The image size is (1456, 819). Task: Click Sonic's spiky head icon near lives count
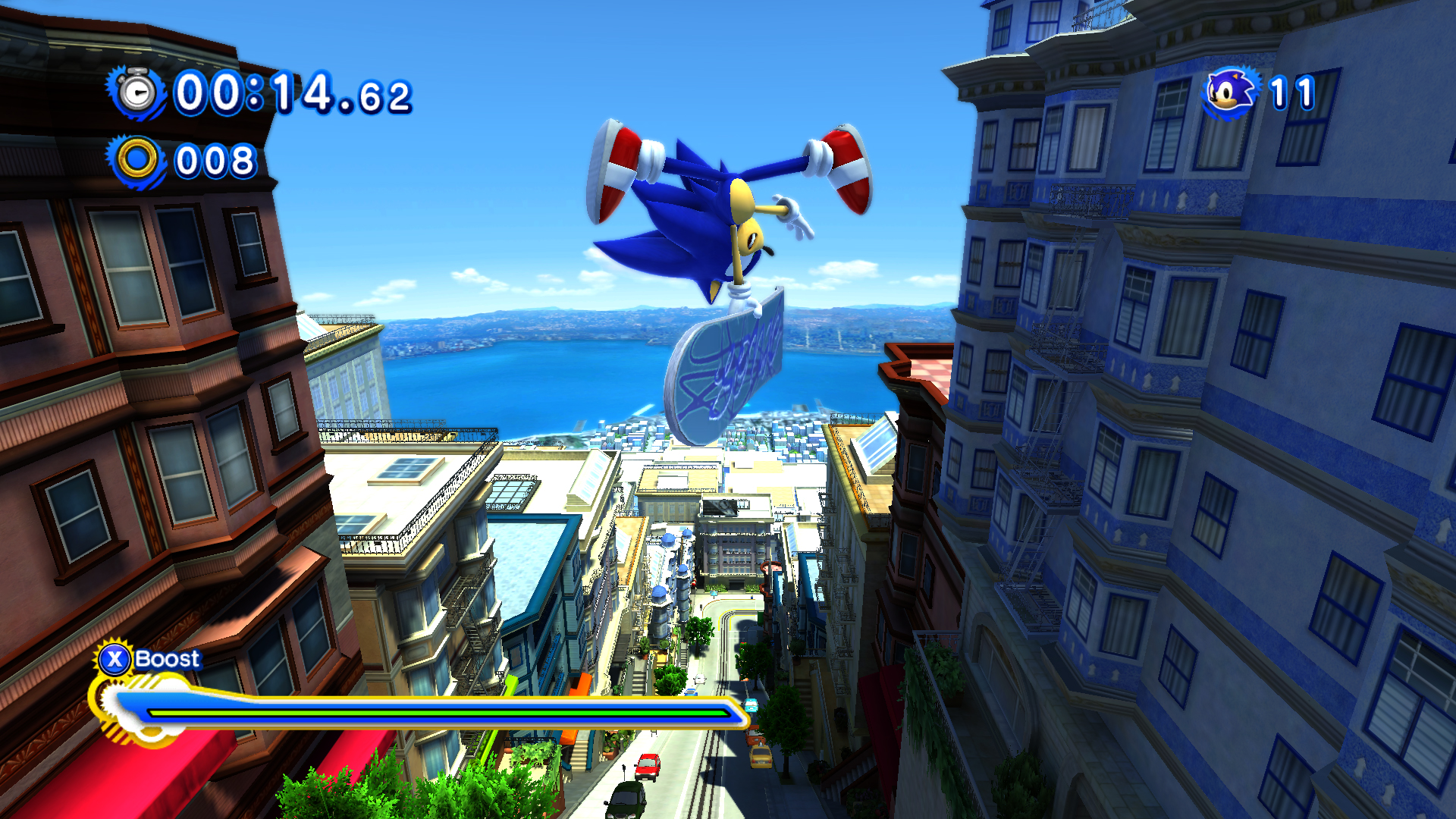(x=1228, y=91)
